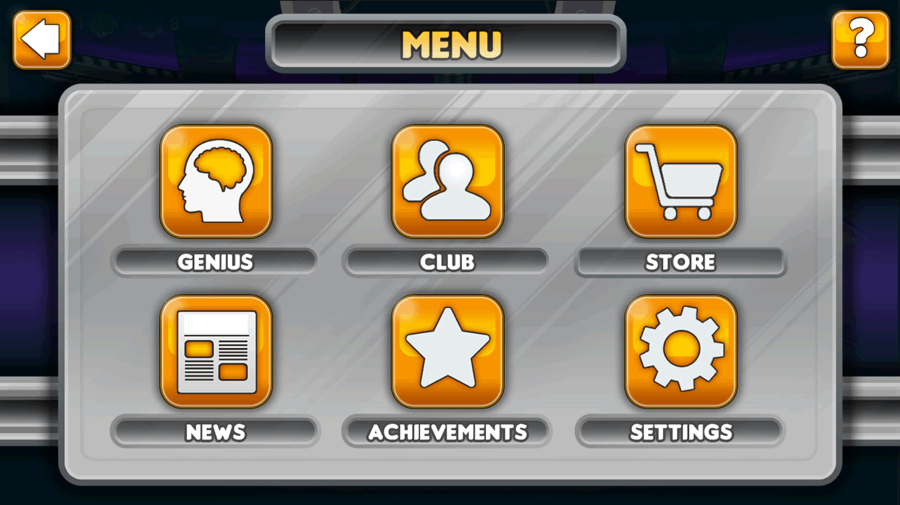Show the News newspaper icon
900x505 pixels.
(216, 351)
